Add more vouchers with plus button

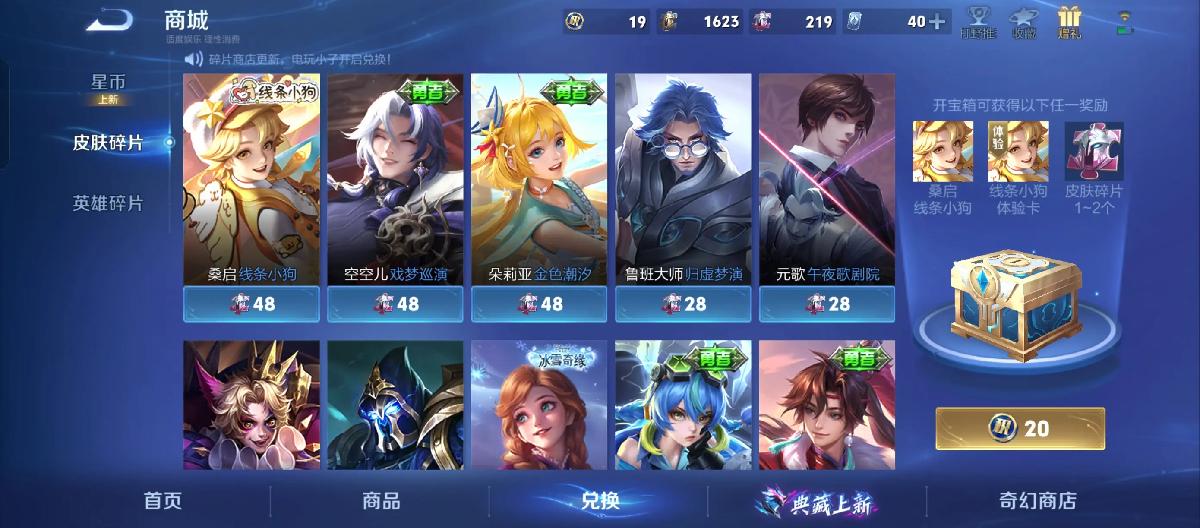[x=936, y=22]
